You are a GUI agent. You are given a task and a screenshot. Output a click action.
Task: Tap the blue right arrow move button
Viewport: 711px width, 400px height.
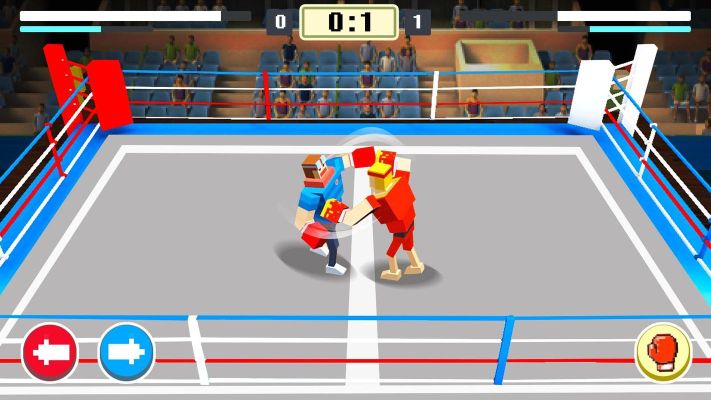pos(127,352)
